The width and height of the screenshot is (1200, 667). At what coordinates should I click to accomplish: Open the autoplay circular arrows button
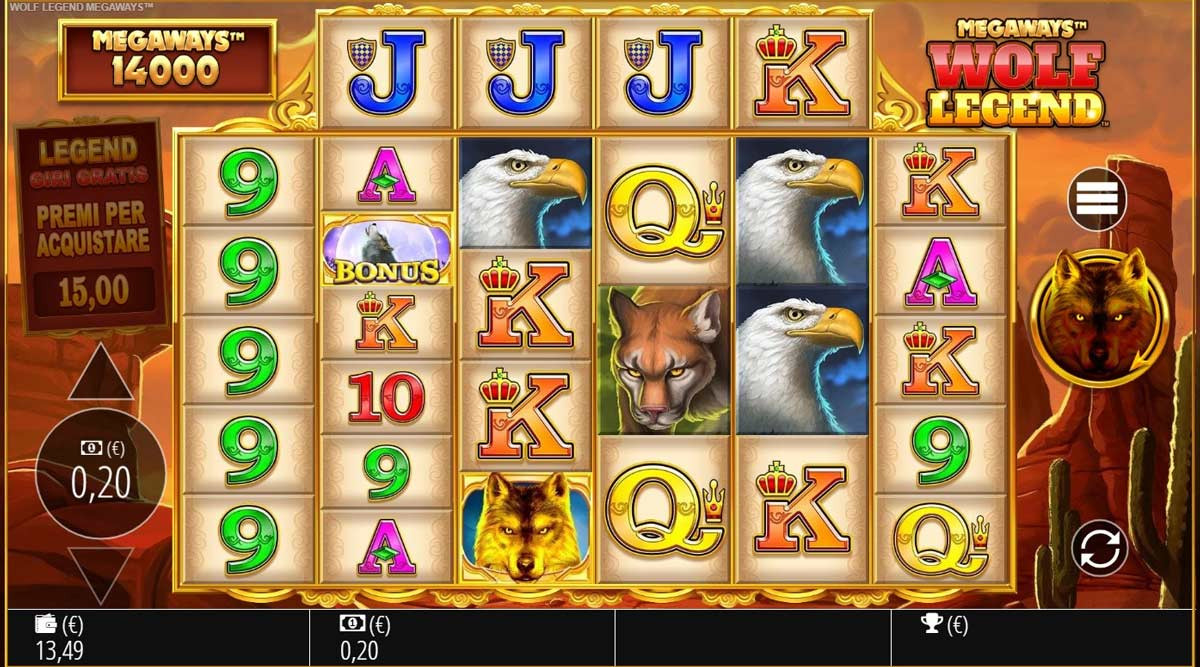(x=1099, y=549)
